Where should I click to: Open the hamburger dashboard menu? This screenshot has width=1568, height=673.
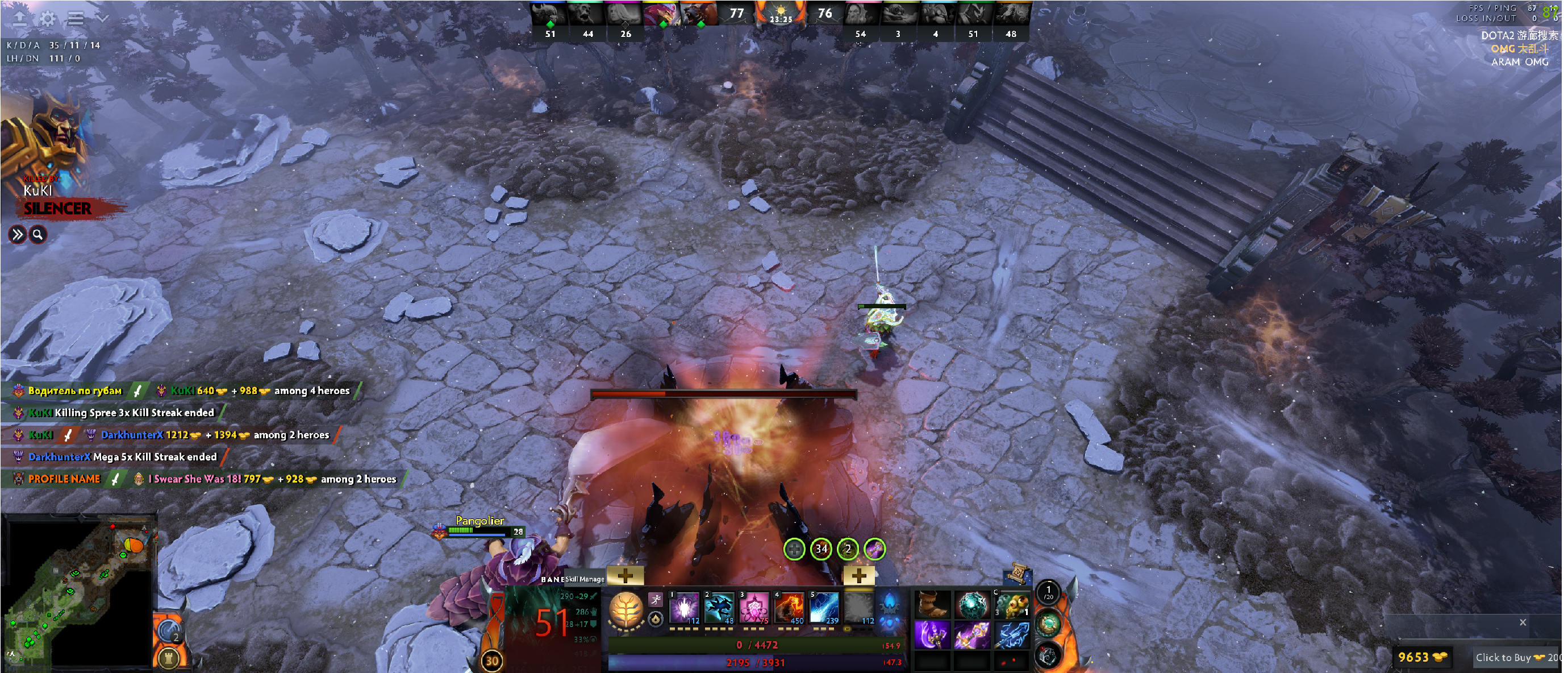(x=76, y=18)
